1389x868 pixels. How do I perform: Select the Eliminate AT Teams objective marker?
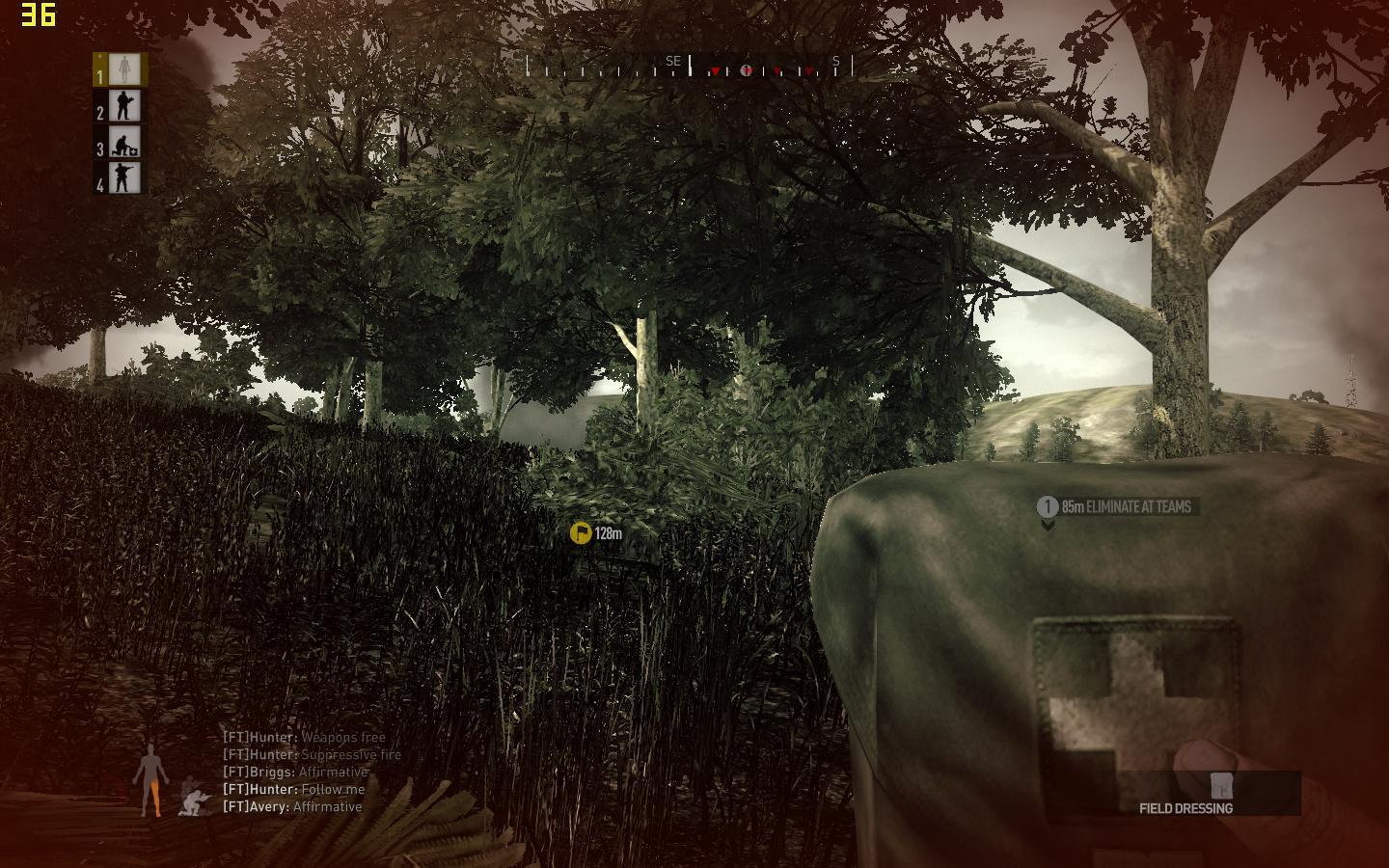(1117, 507)
